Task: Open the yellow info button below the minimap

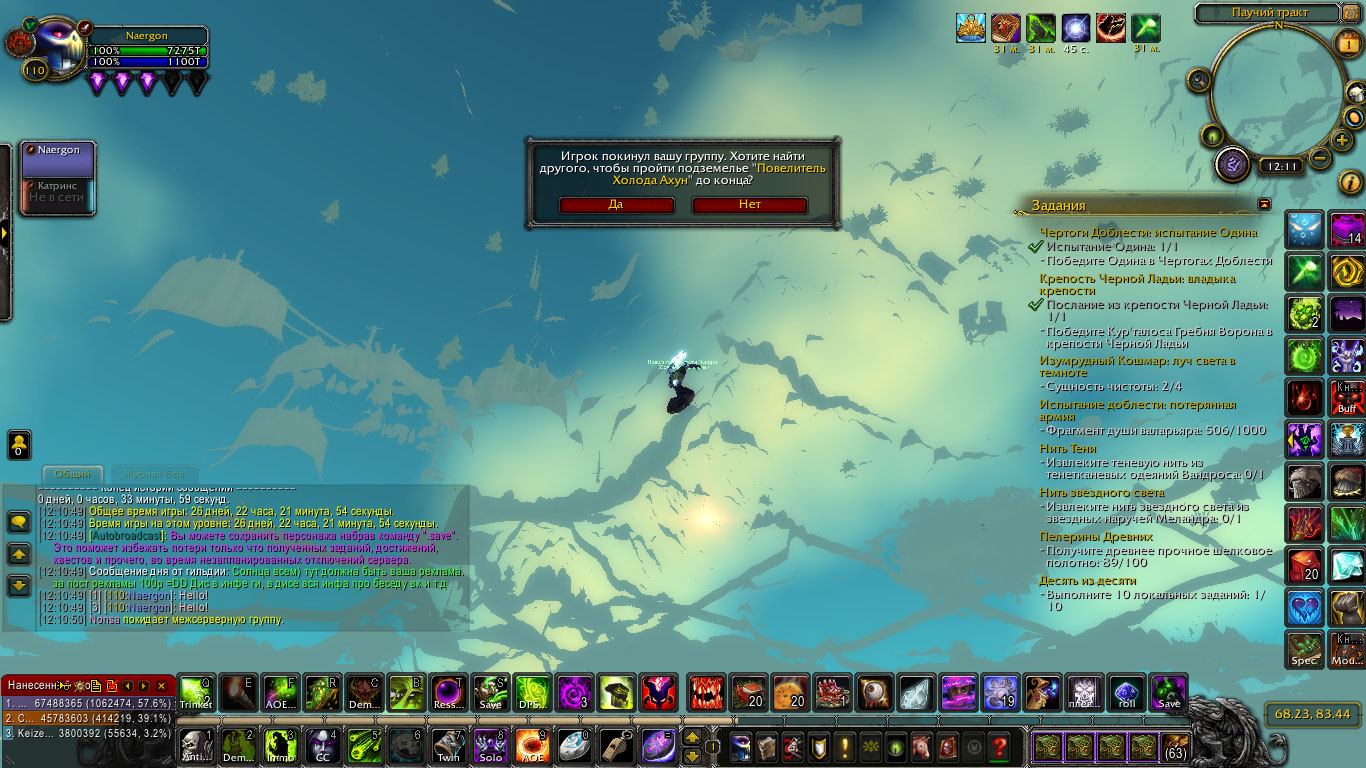Action: point(1350,182)
